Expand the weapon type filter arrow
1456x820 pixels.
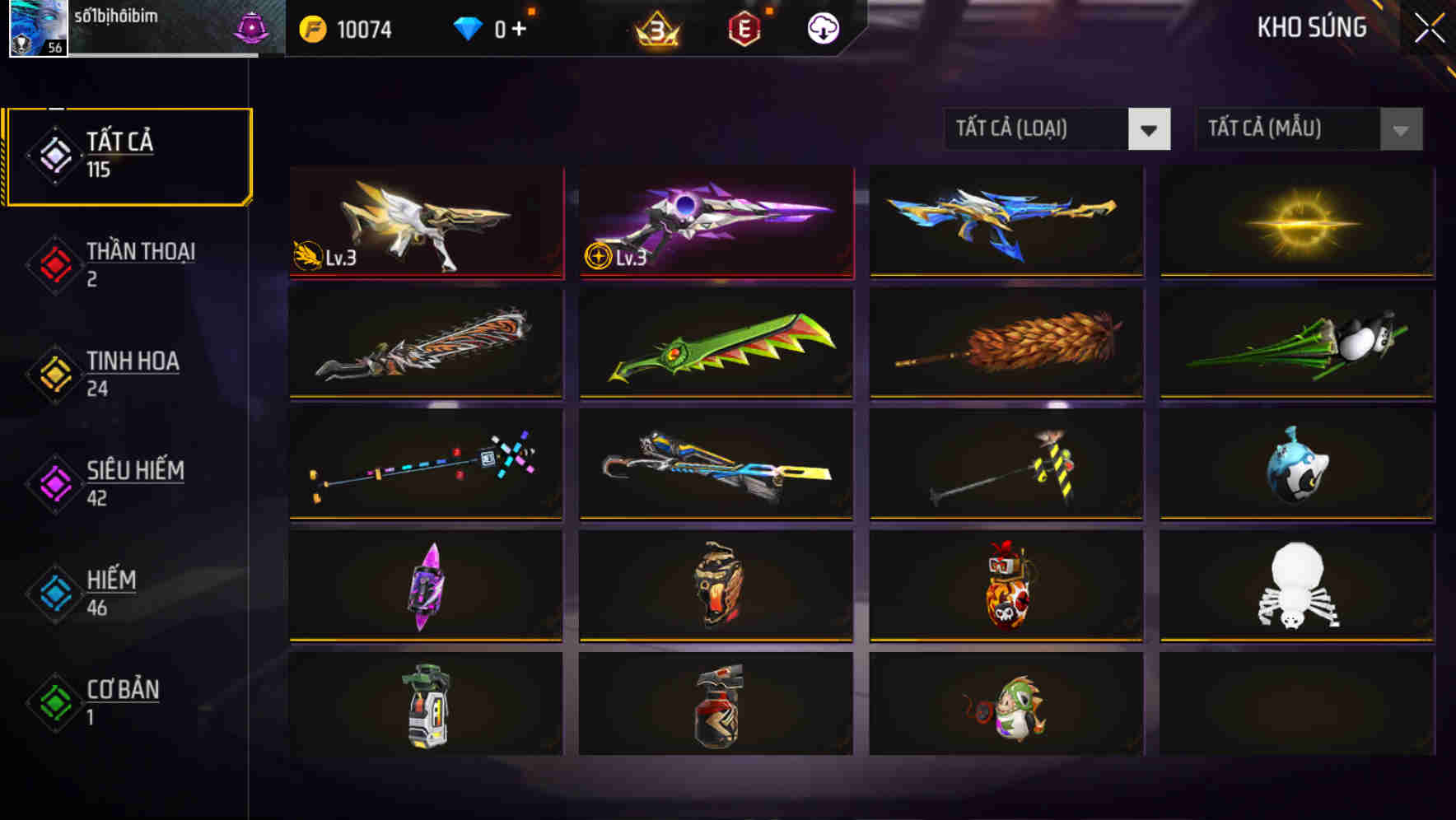pos(1150,129)
